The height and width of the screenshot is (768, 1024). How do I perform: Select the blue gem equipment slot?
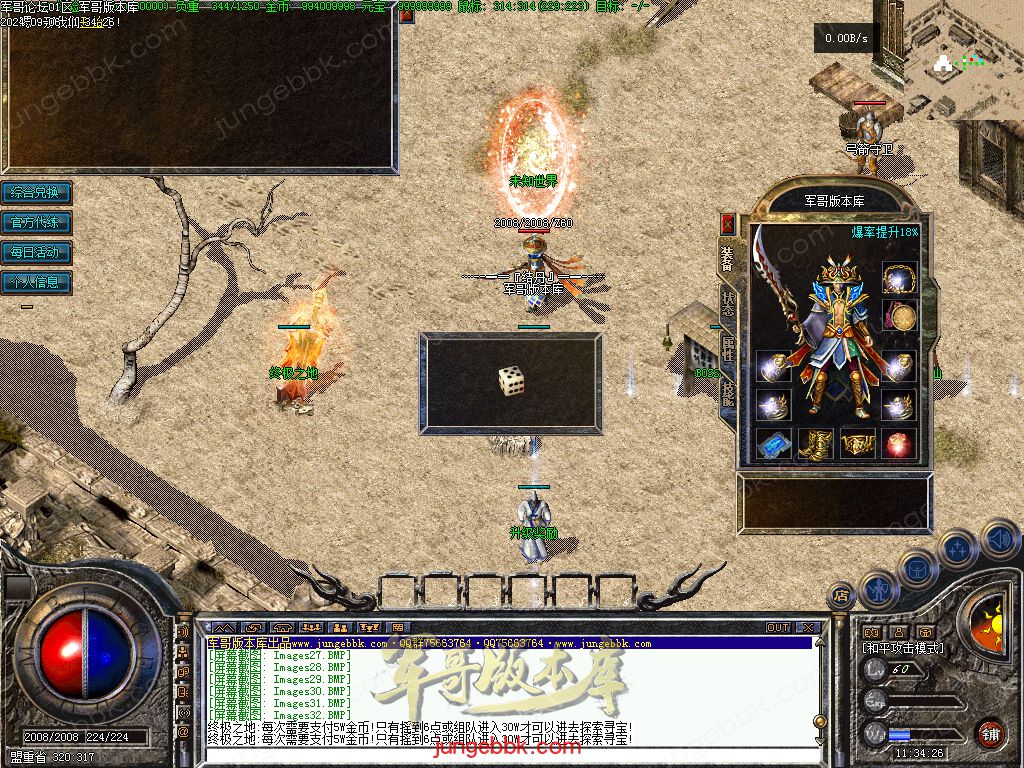pos(773,443)
